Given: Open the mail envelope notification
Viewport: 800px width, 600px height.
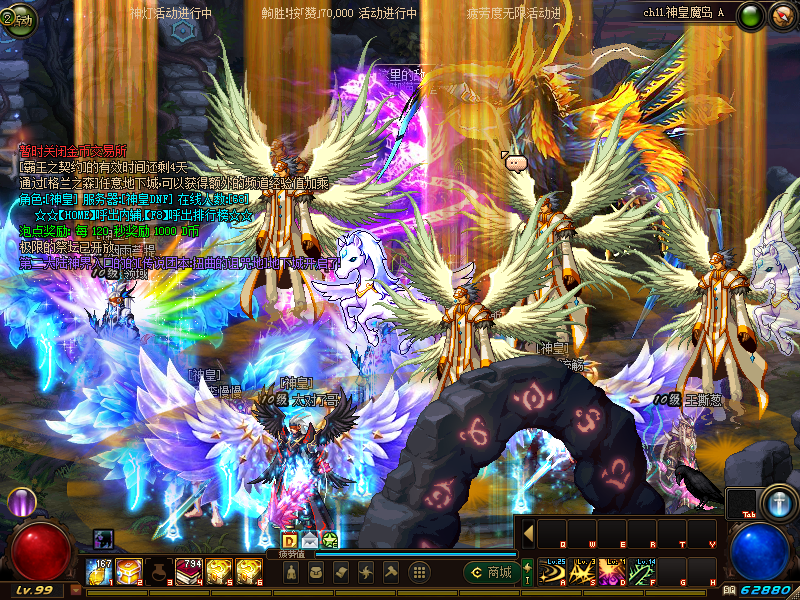Looking at the screenshot, I should point(309,540).
